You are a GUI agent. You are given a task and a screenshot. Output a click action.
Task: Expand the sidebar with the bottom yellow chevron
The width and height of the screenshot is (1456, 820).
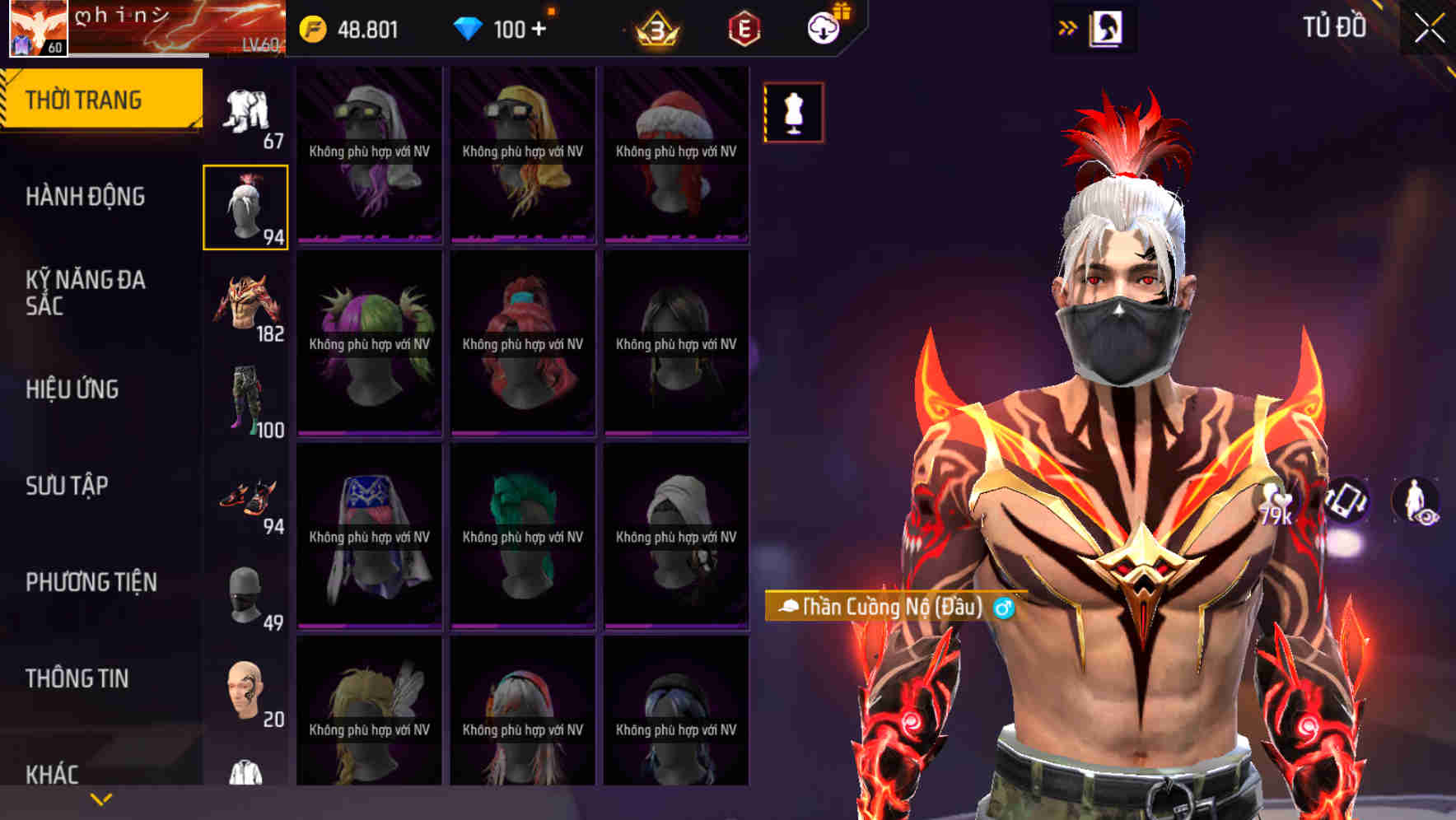click(100, 799)
